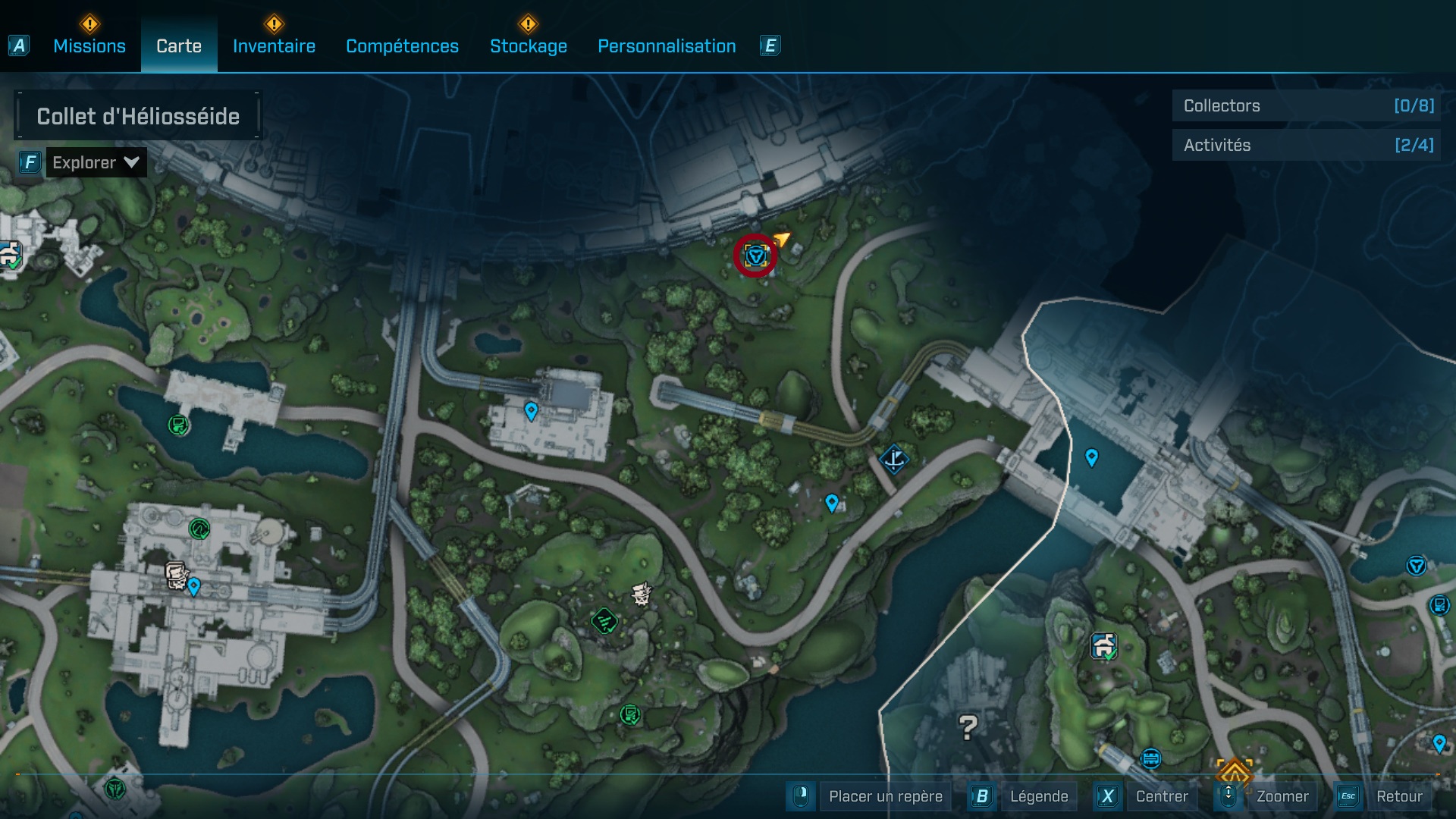Switch to the Missions tab

pos(89,46)
